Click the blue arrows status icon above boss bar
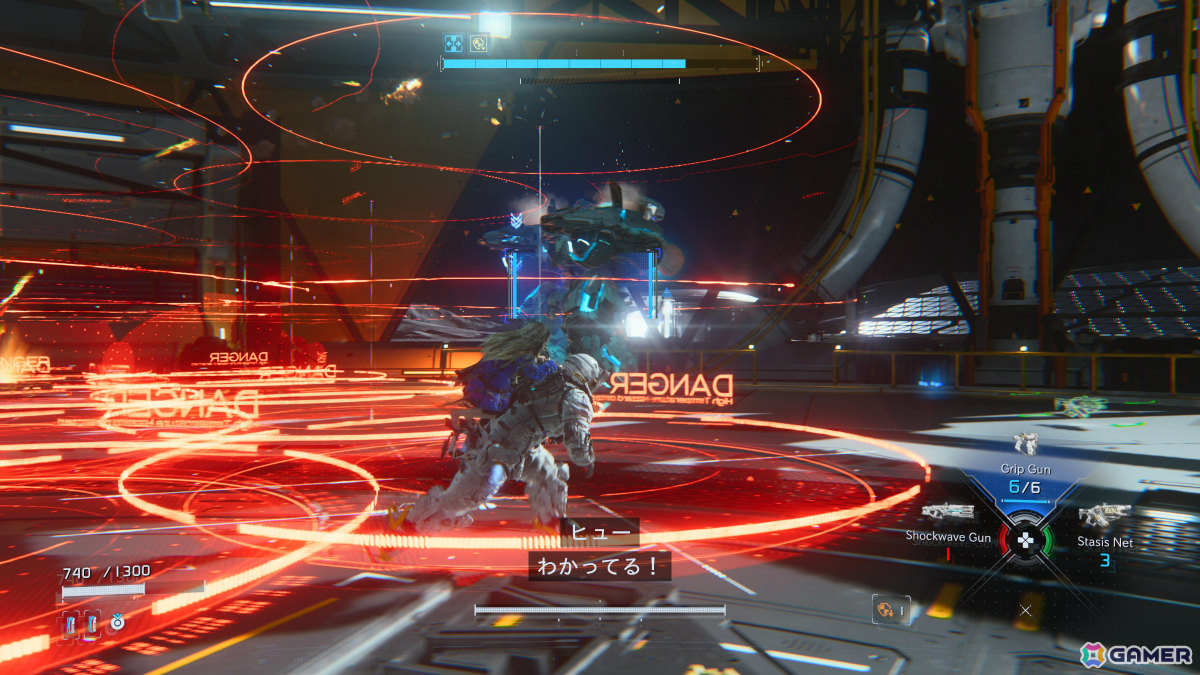This screenshot has width=1200, height=675. 453,43
